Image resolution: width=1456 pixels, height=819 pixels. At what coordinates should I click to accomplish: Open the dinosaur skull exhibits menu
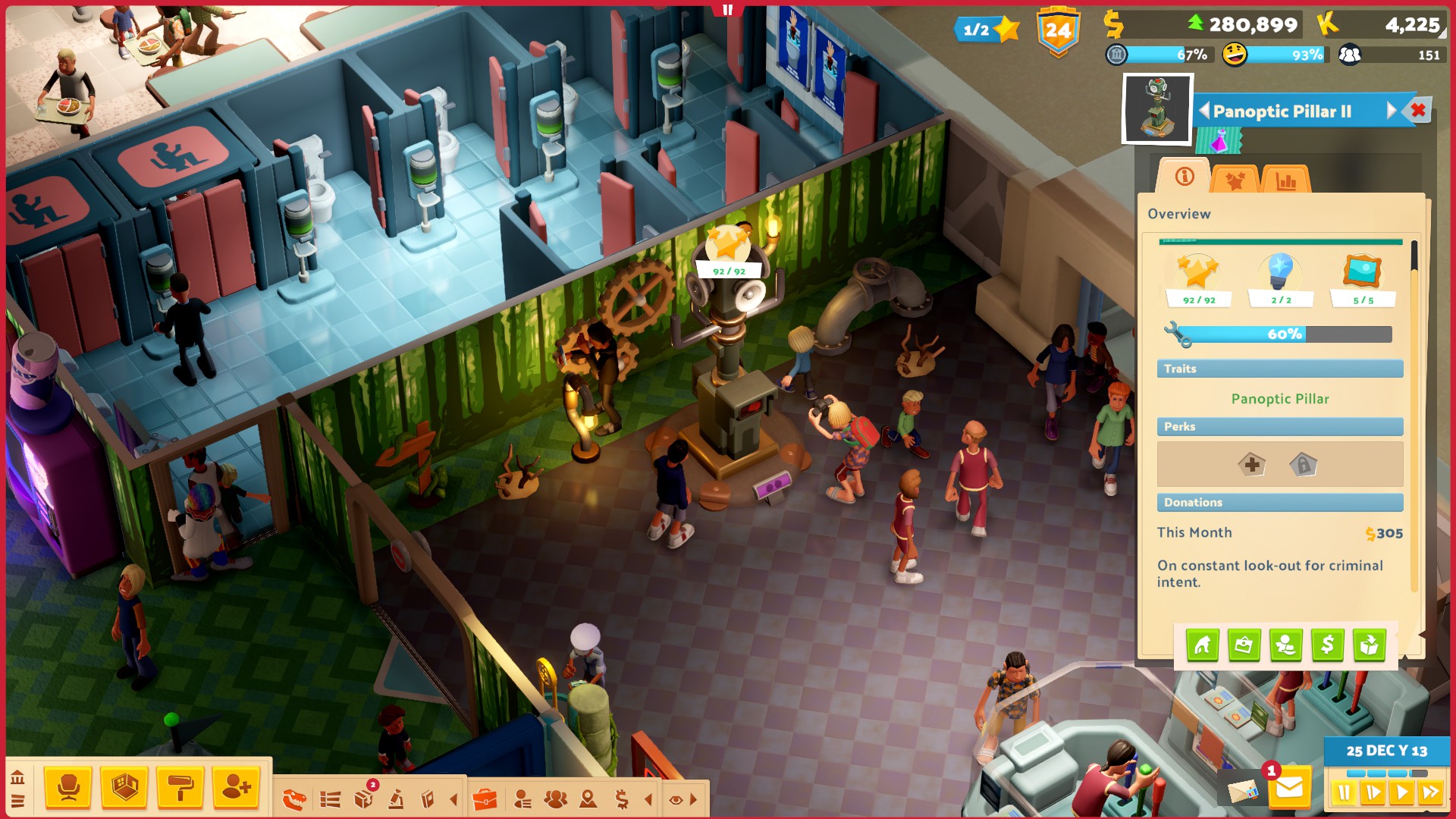[294, 799]
